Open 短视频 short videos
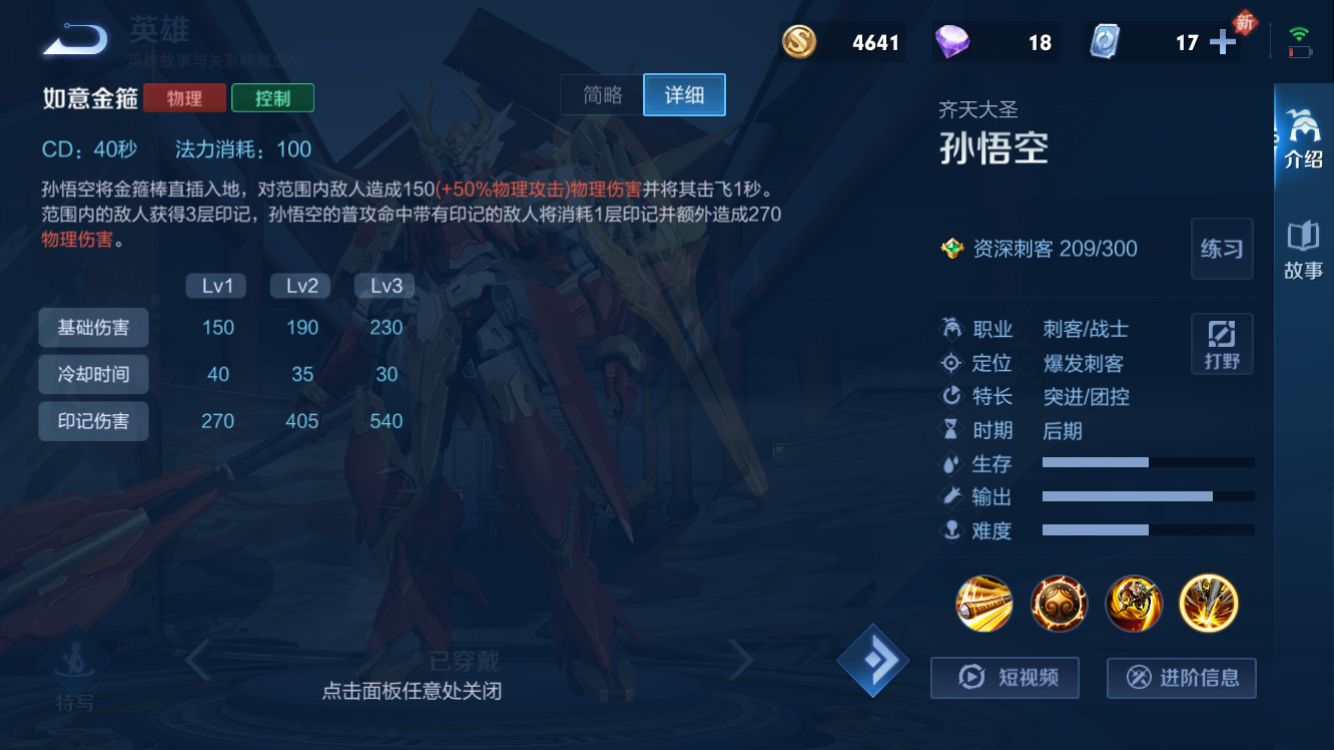The image size is (1334, 750). (1003, 678)
